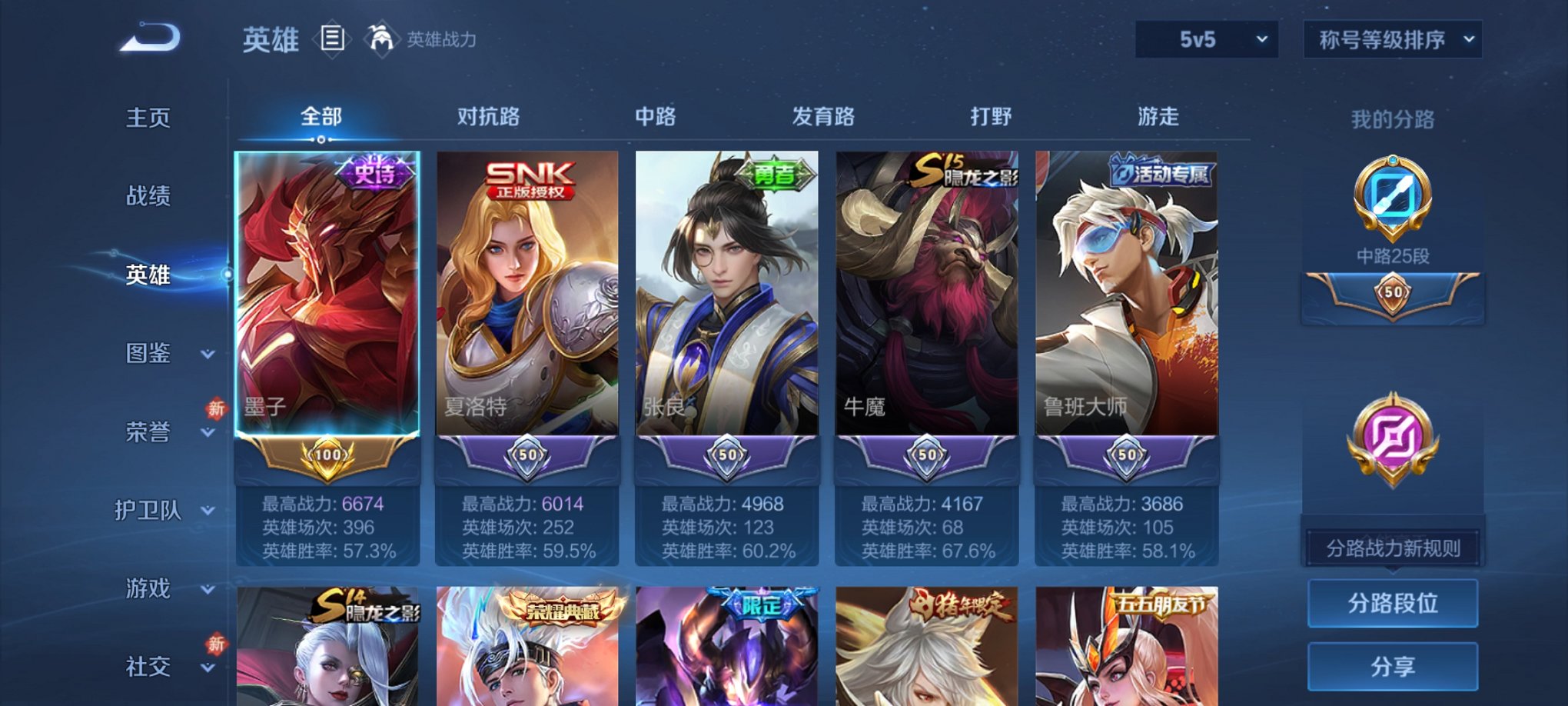Select 主页 in the left sidebar
This screenshot has height=706, width=1568.
click(146, 118)
